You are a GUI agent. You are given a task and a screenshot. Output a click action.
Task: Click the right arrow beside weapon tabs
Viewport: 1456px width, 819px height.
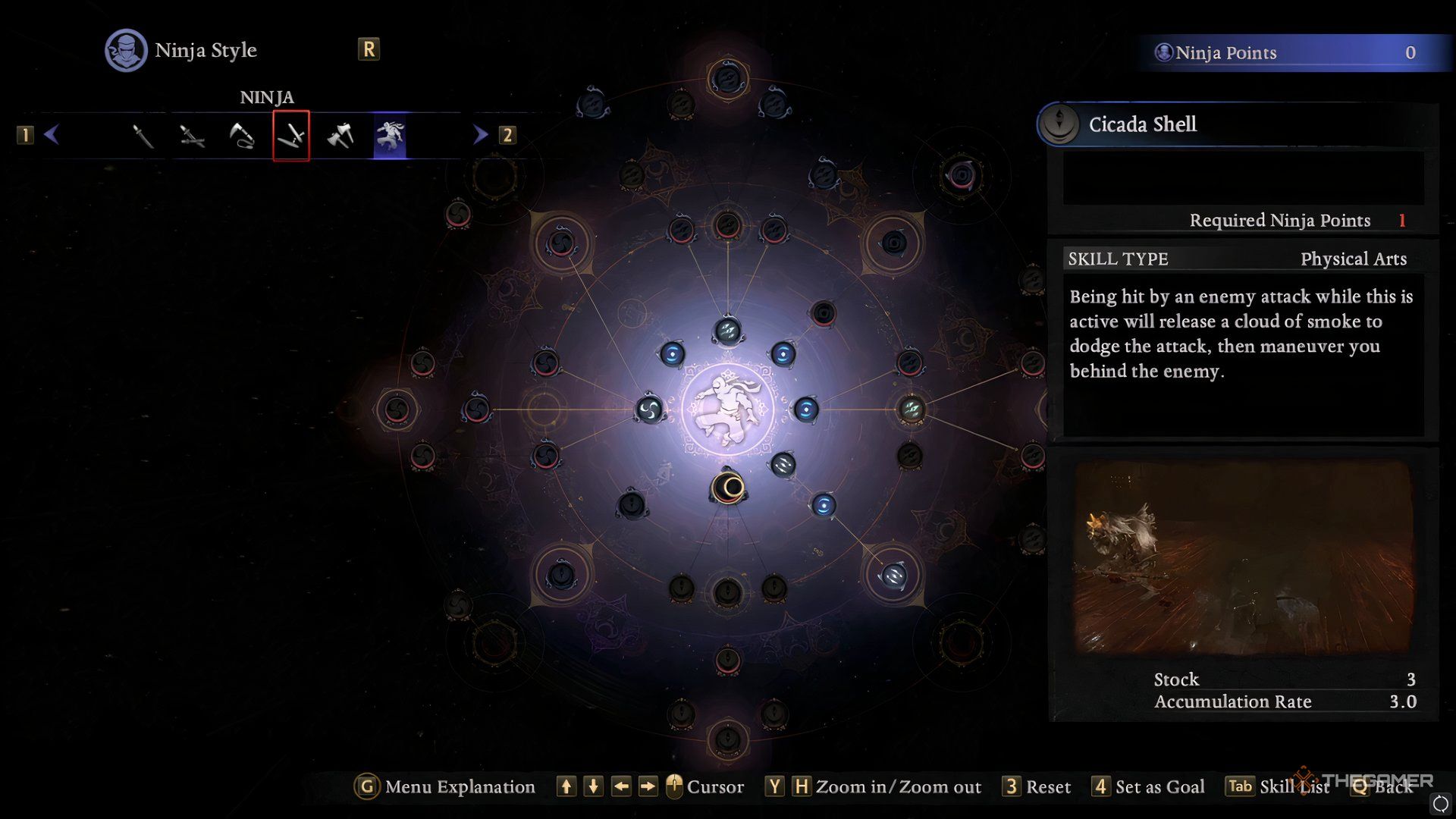click(480, 135)
